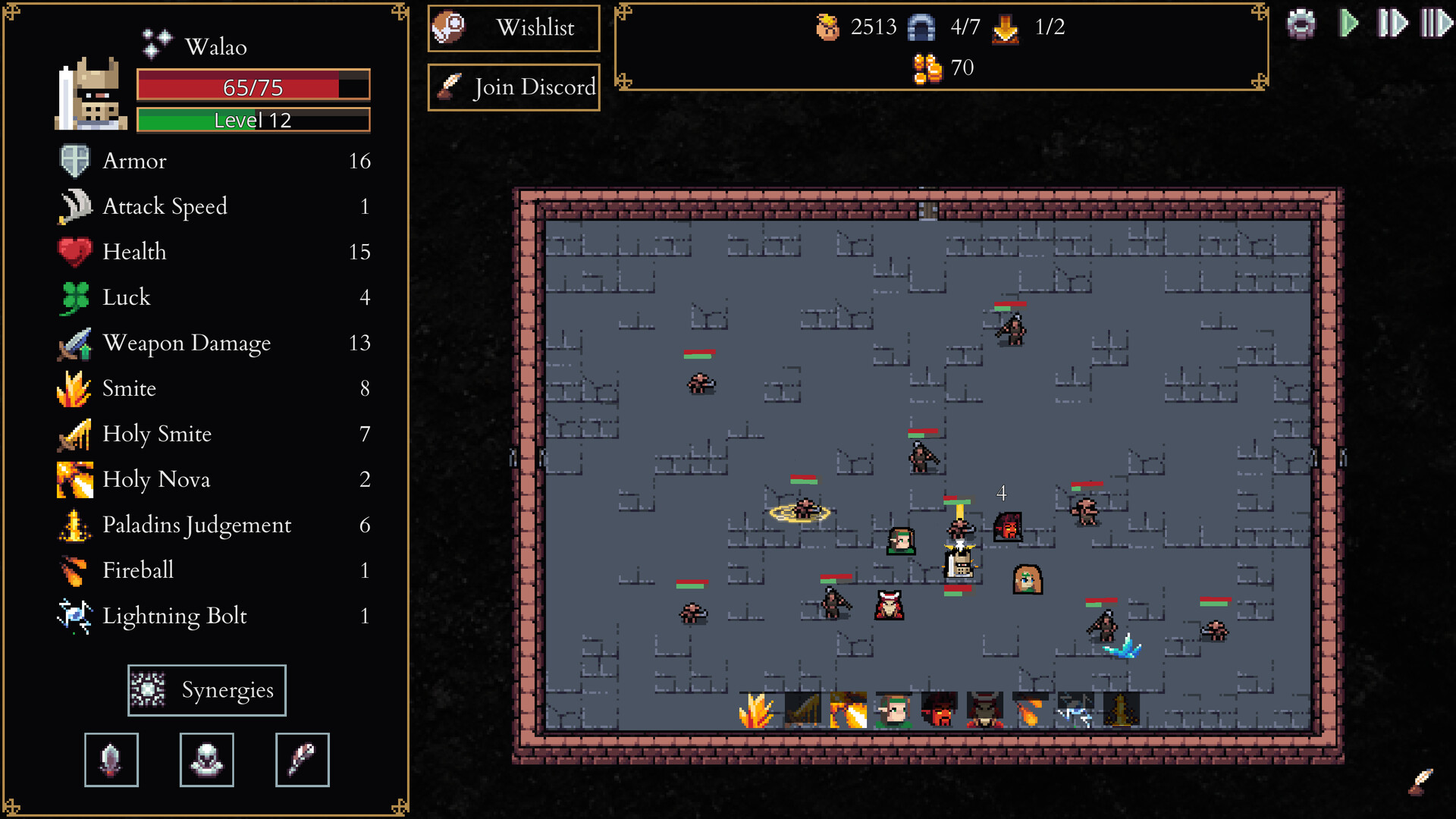Viewport: 1456px width, 819px height.
Task: Open the Synergies panel
Action: 206,690
